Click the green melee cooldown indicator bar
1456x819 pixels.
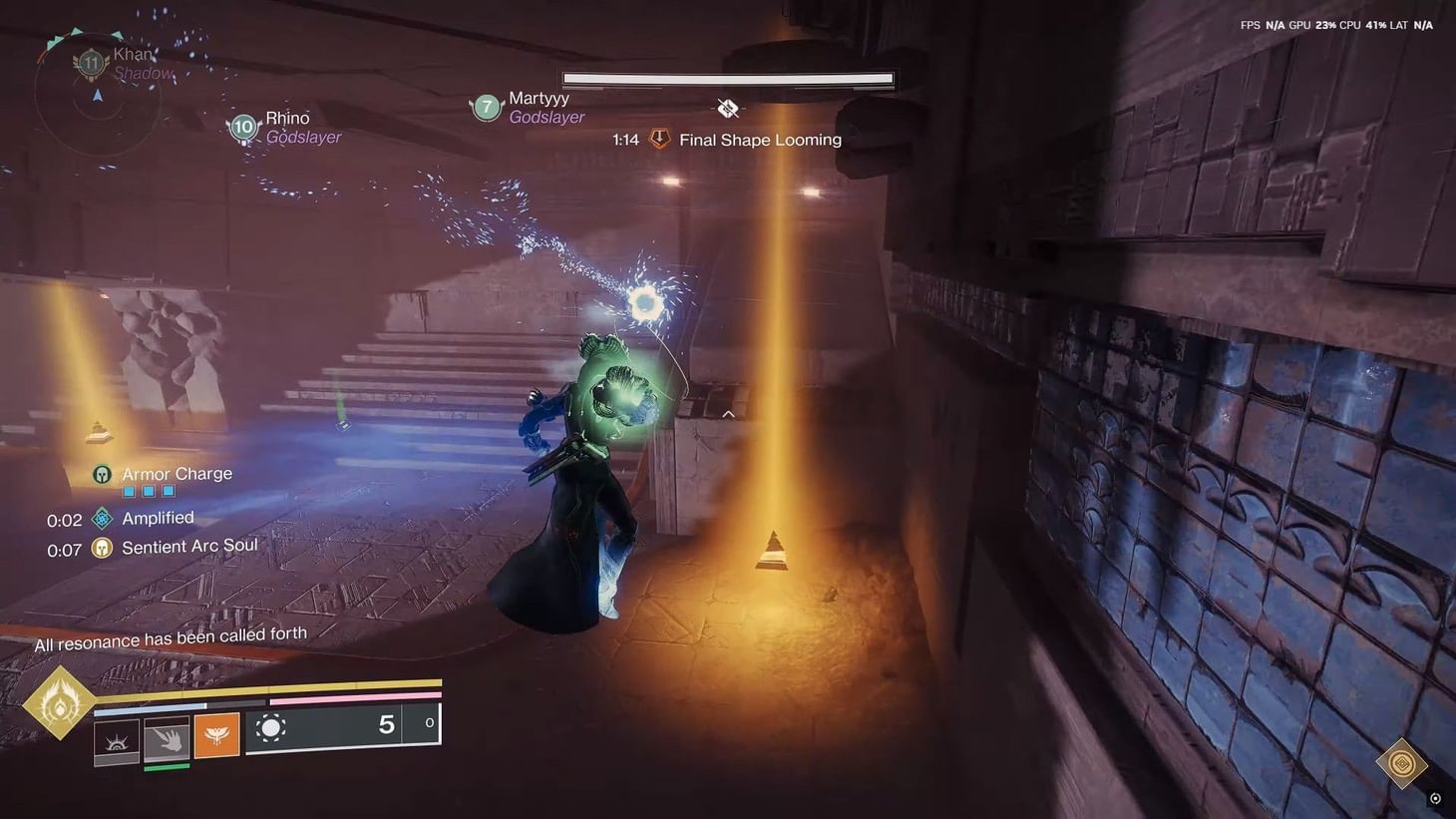(165, 767)
